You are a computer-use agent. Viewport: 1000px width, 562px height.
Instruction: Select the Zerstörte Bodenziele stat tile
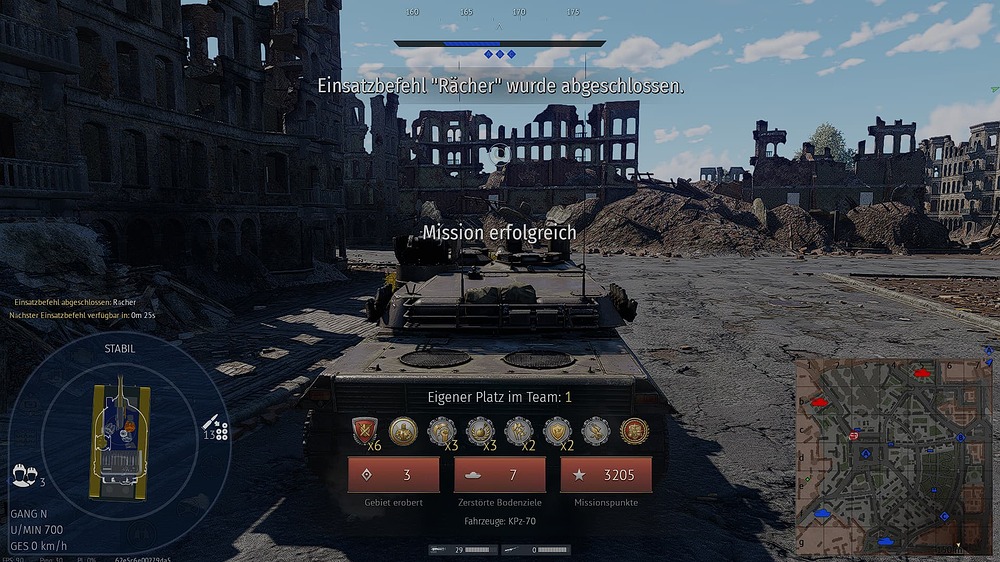coord(499,475)
